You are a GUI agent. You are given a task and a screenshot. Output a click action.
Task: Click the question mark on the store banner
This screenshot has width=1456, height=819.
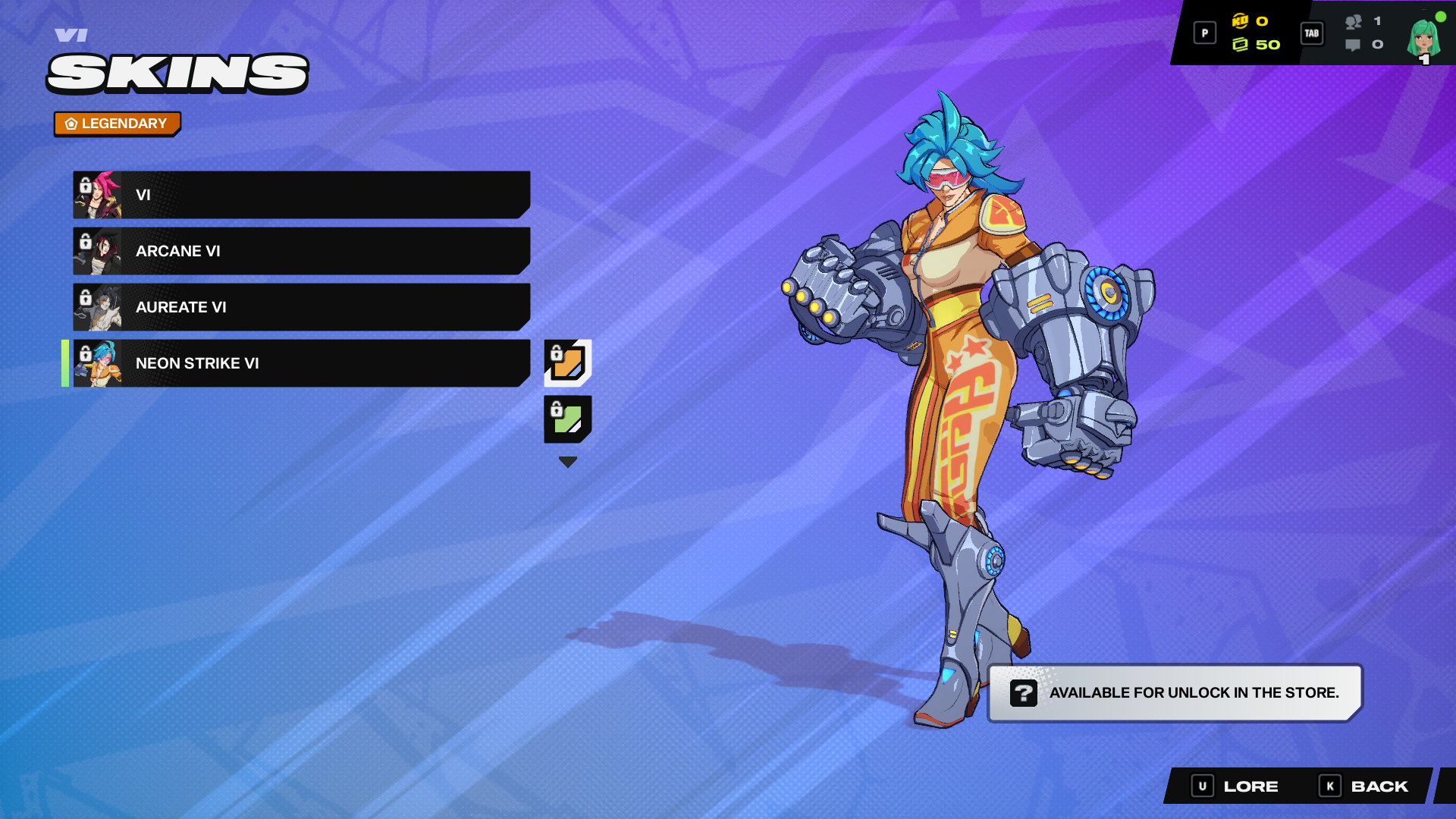point(1024,692)
